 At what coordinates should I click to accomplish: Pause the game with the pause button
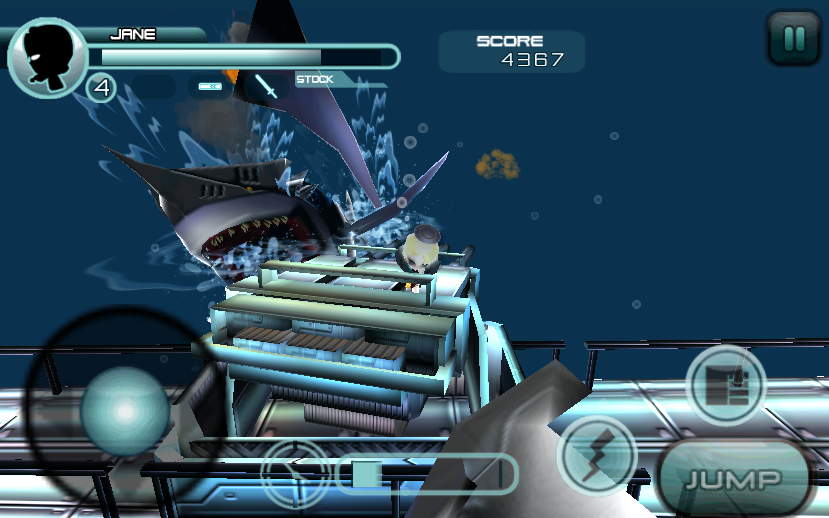793,39
